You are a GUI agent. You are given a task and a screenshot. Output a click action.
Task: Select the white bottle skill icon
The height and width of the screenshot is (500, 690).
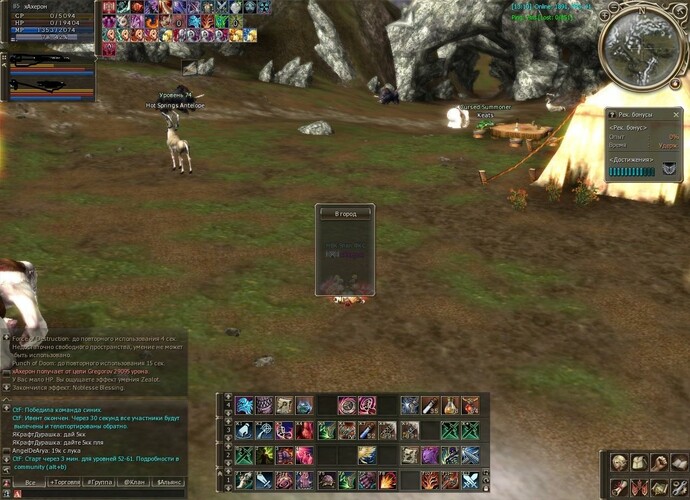[x=244, y=430]
